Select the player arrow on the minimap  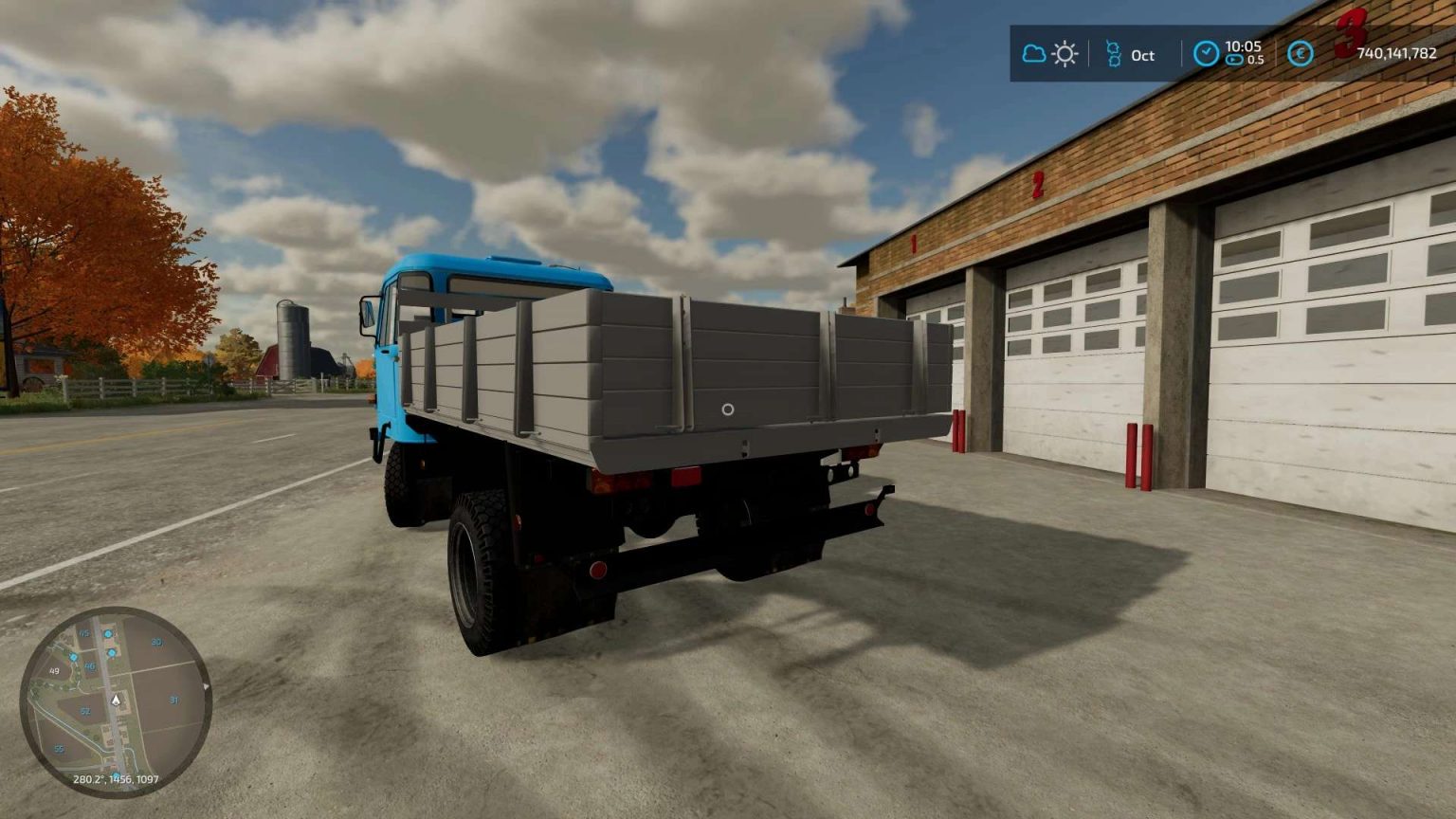pyautogui.click(x=116, y=701)
